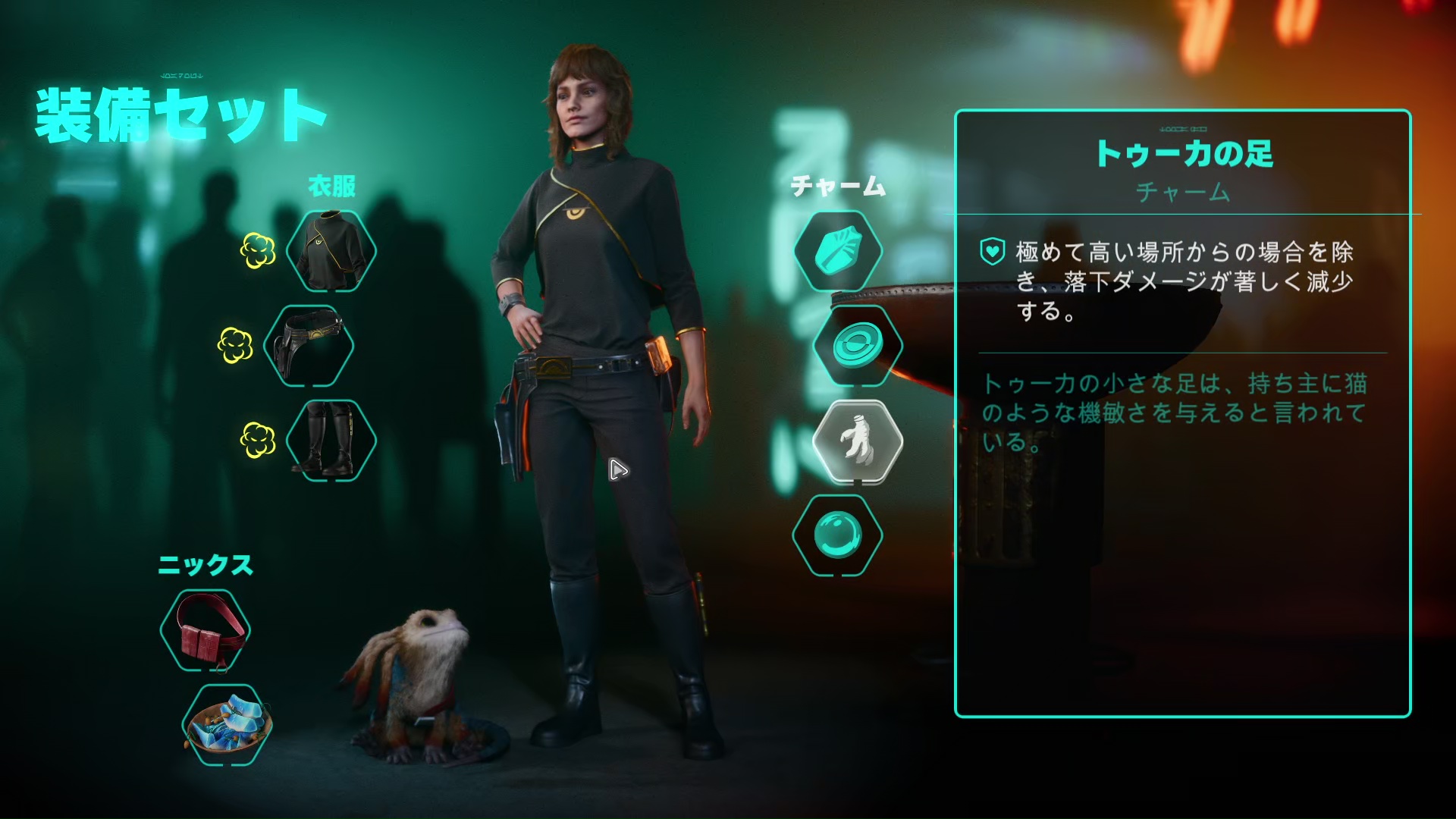This screenshot has height=819, width=1456.
Task: Choose the round disc charm slot
Action: (x=858, y=346)
